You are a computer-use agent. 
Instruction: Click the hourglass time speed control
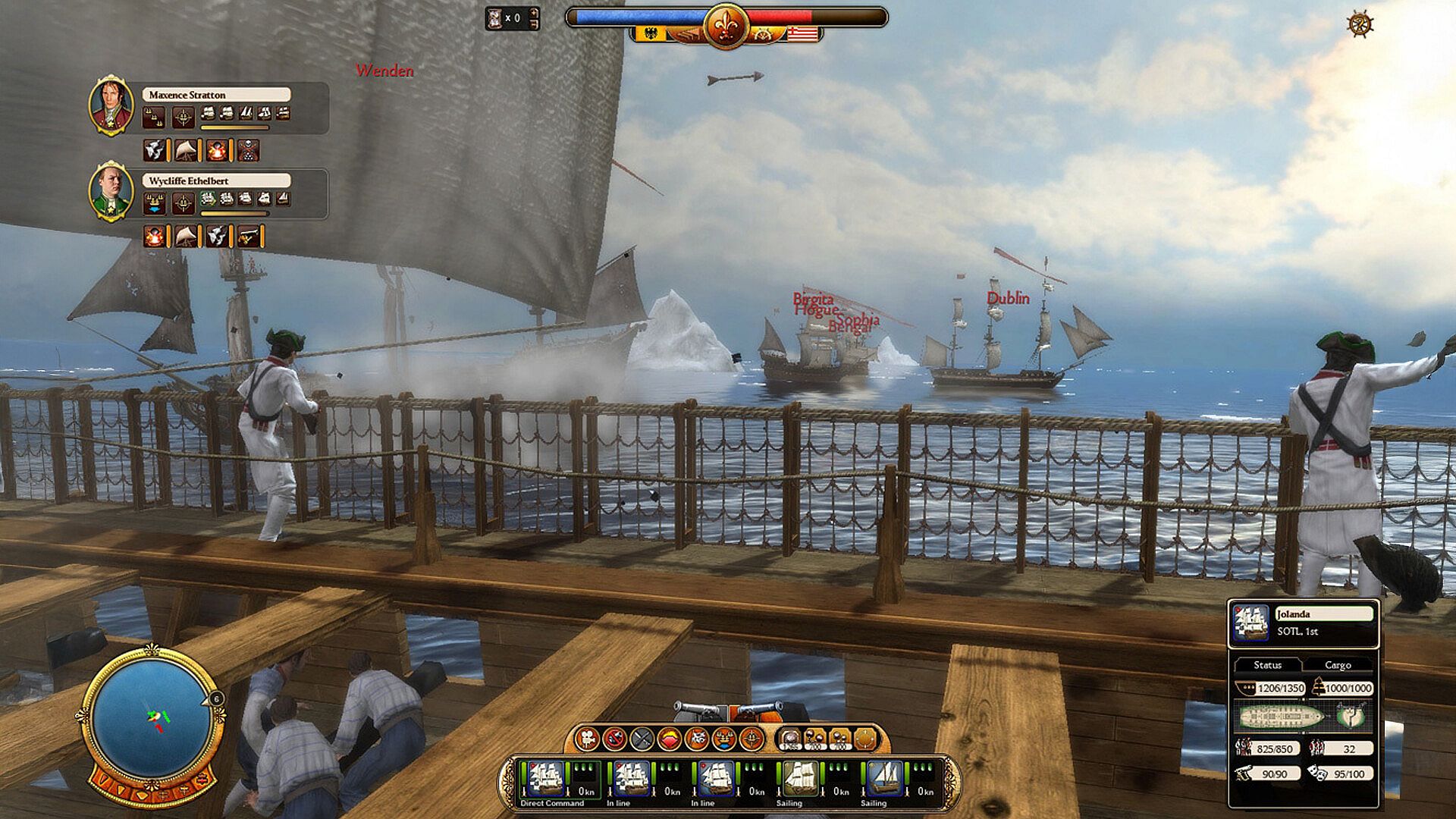click(497, 18)
